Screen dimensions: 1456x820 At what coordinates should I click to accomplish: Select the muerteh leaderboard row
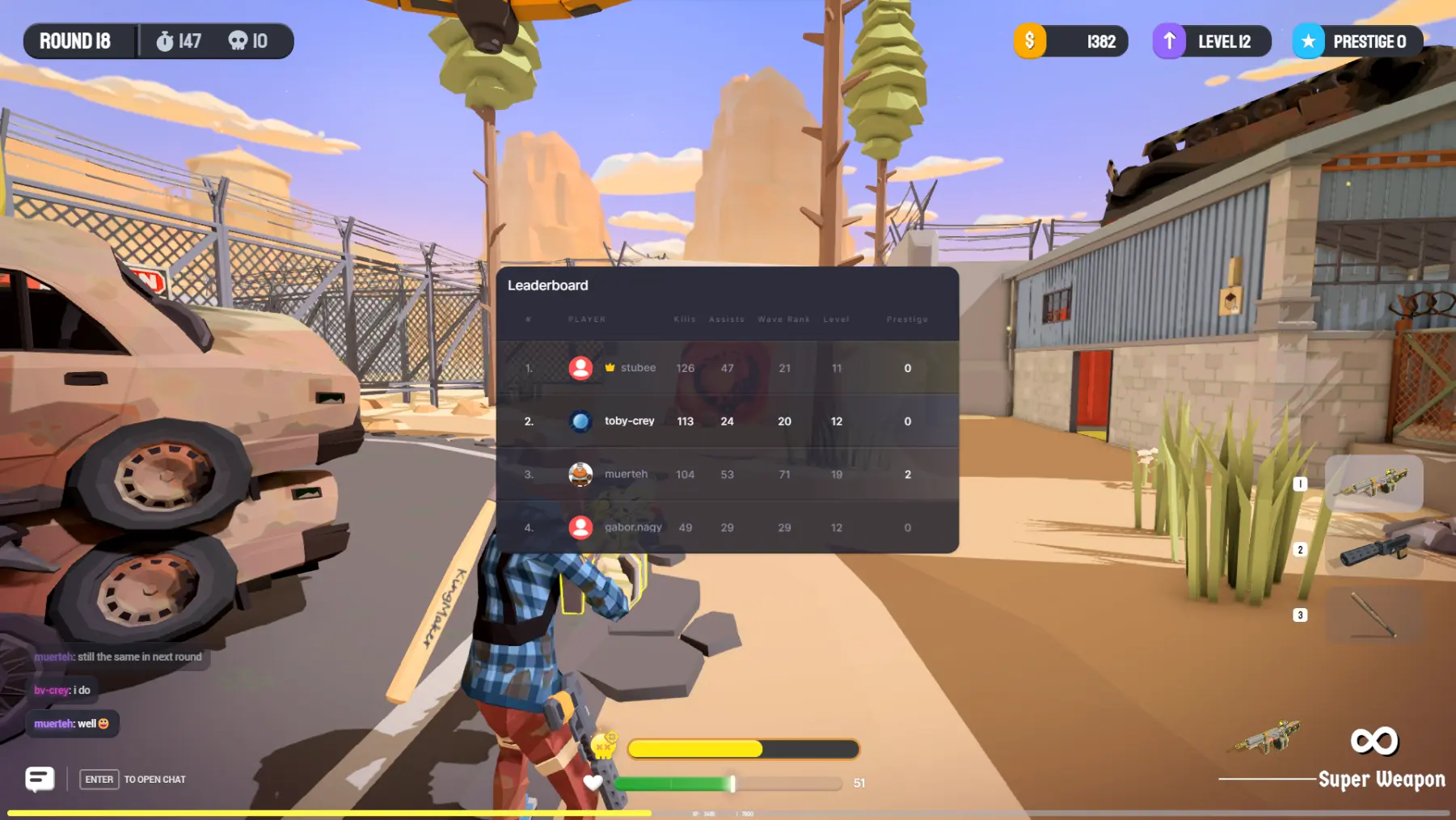(x=727, y=475)
